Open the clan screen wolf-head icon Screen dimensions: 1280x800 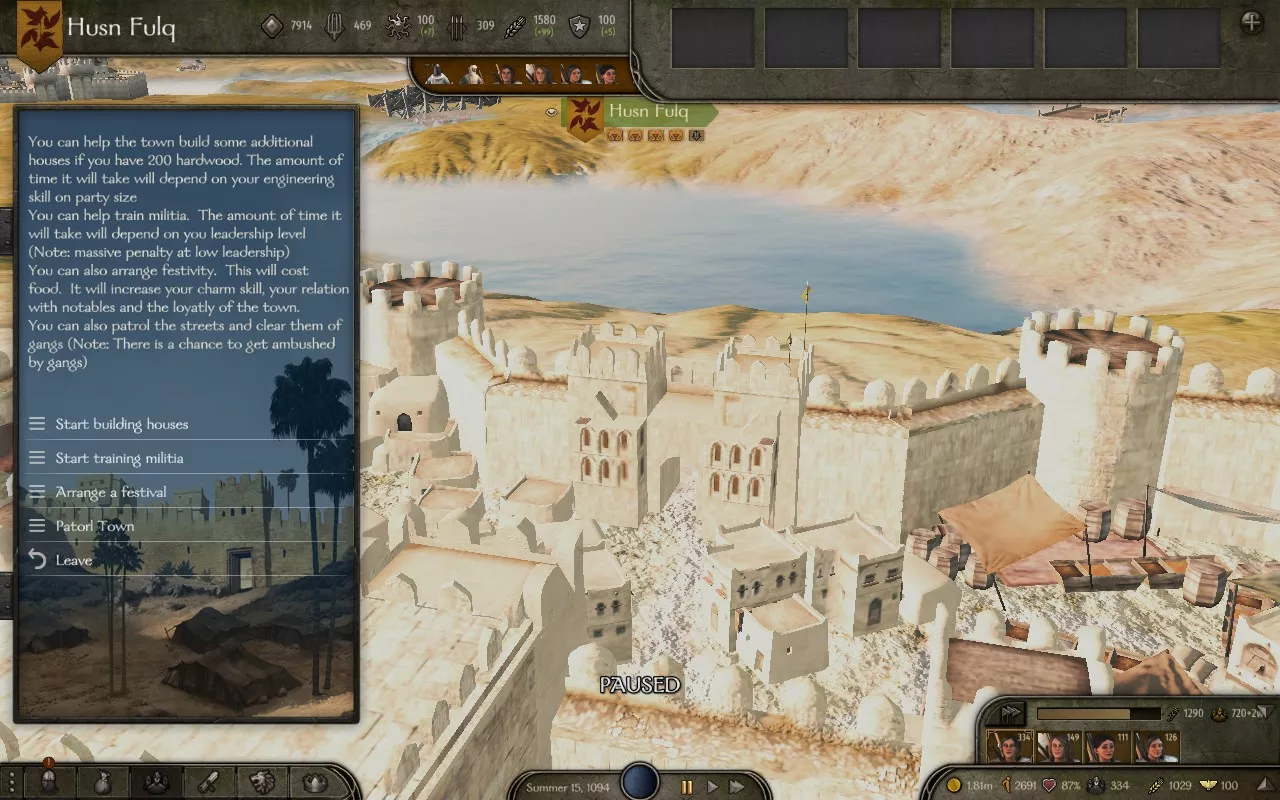coord(262,782)
